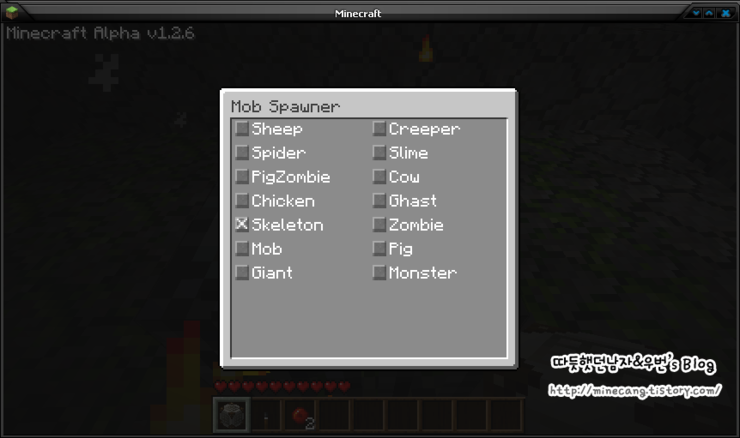Enable the Slime option
Image resolution: width=740 pixels, height=438 pixels.
point(379,153)
